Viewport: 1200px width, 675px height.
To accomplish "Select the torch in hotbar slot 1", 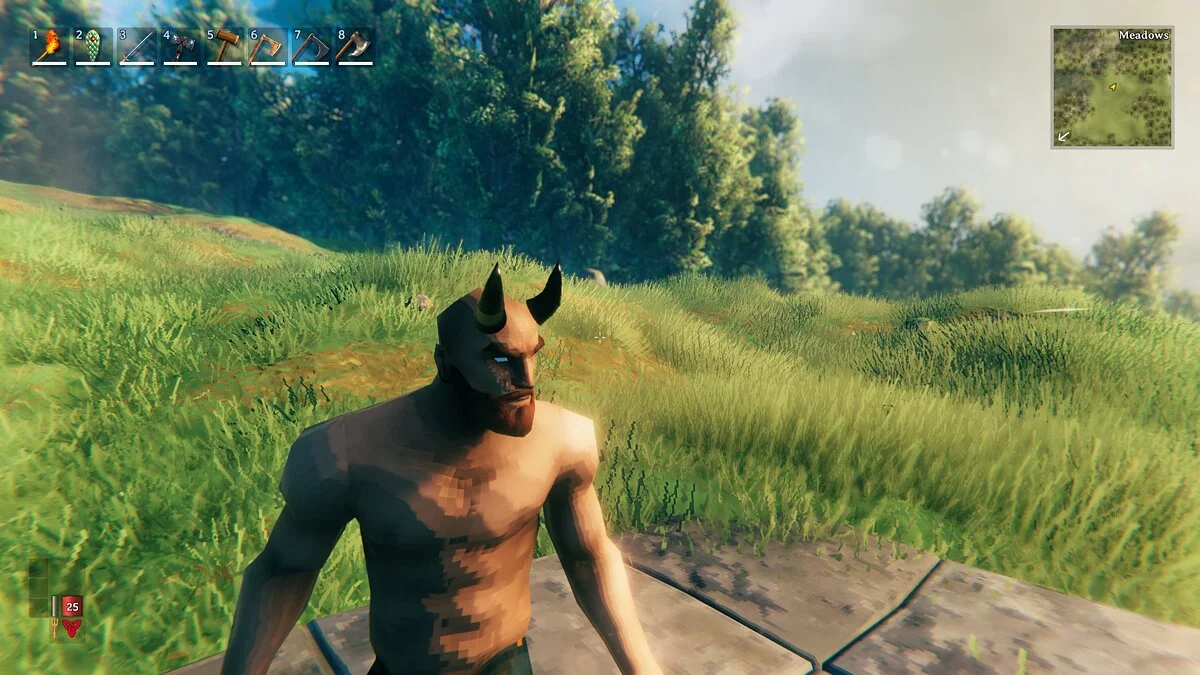I will tap(49, 46).
